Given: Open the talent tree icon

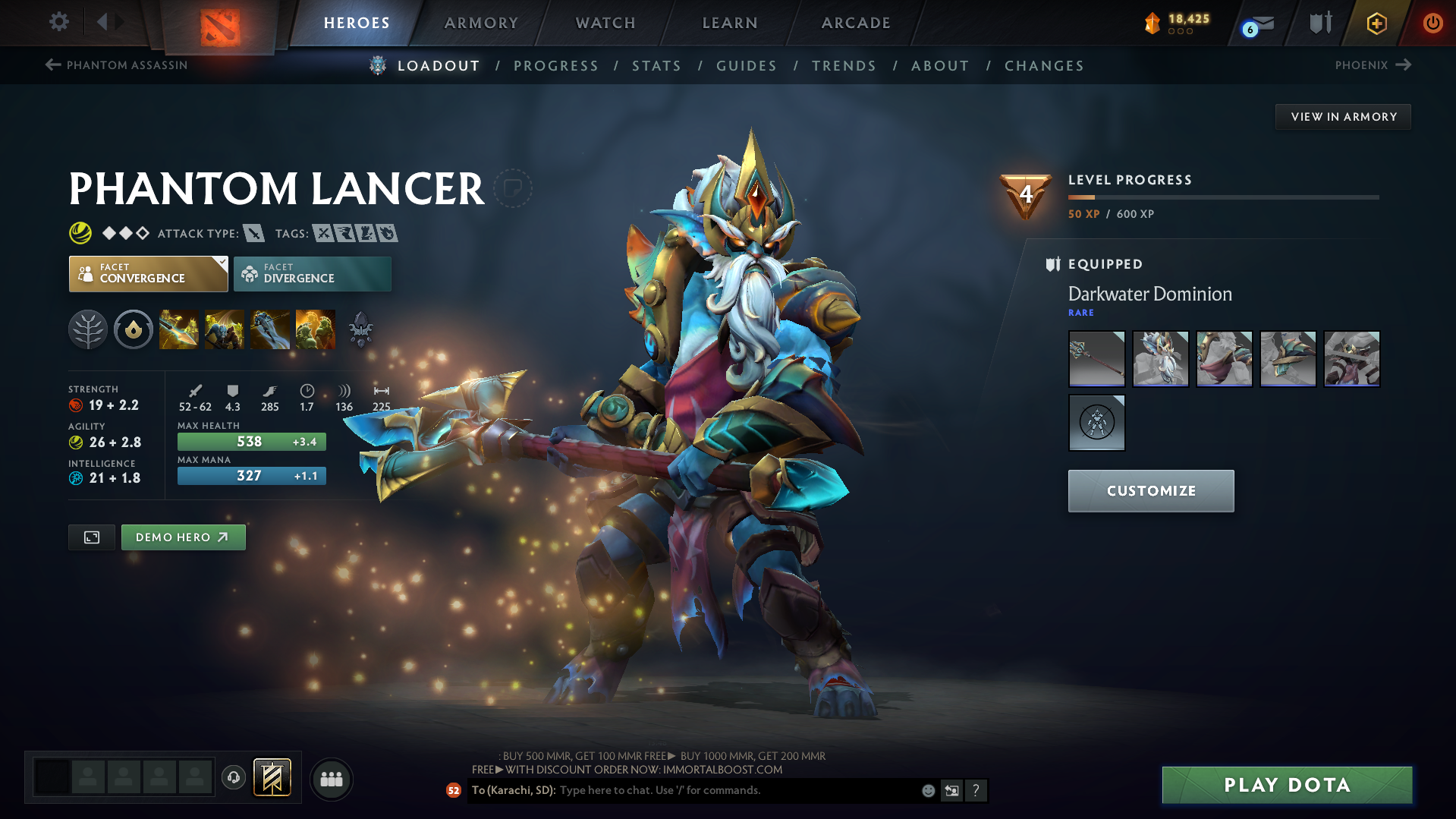Looking at the screenshot, I should [88, 329].
